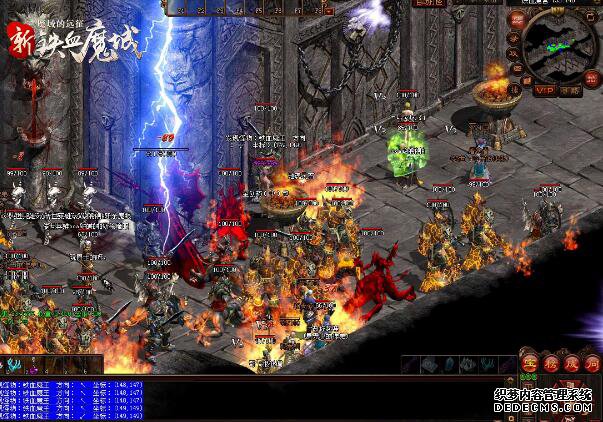The width and height of the screenshot is (603, 422).
Task: Open the 榜 ranking button
Action: [x=549, y=362]
